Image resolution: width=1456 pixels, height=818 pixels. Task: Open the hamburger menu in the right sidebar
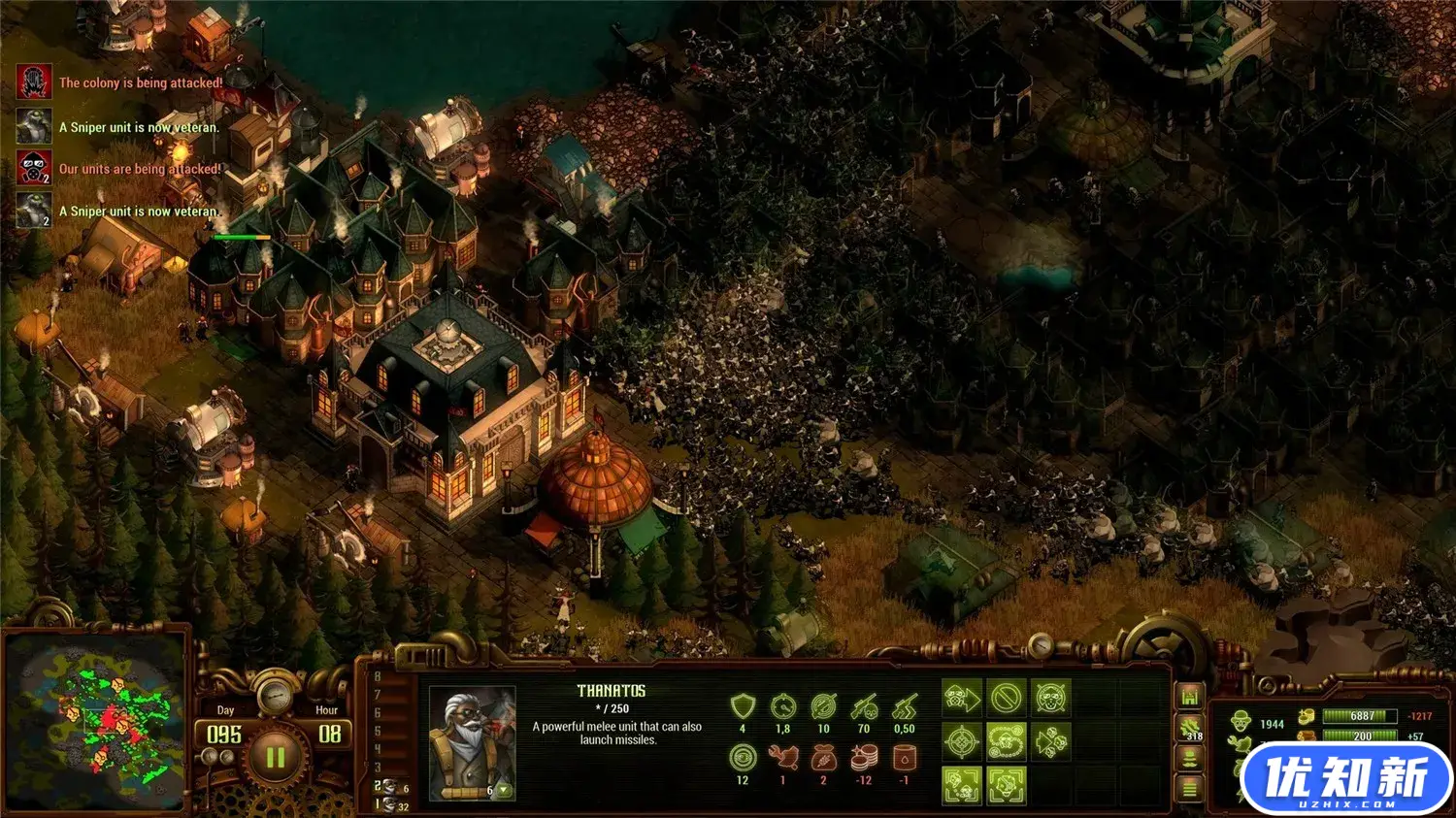pyautogui.click(x=1190, y=790)
